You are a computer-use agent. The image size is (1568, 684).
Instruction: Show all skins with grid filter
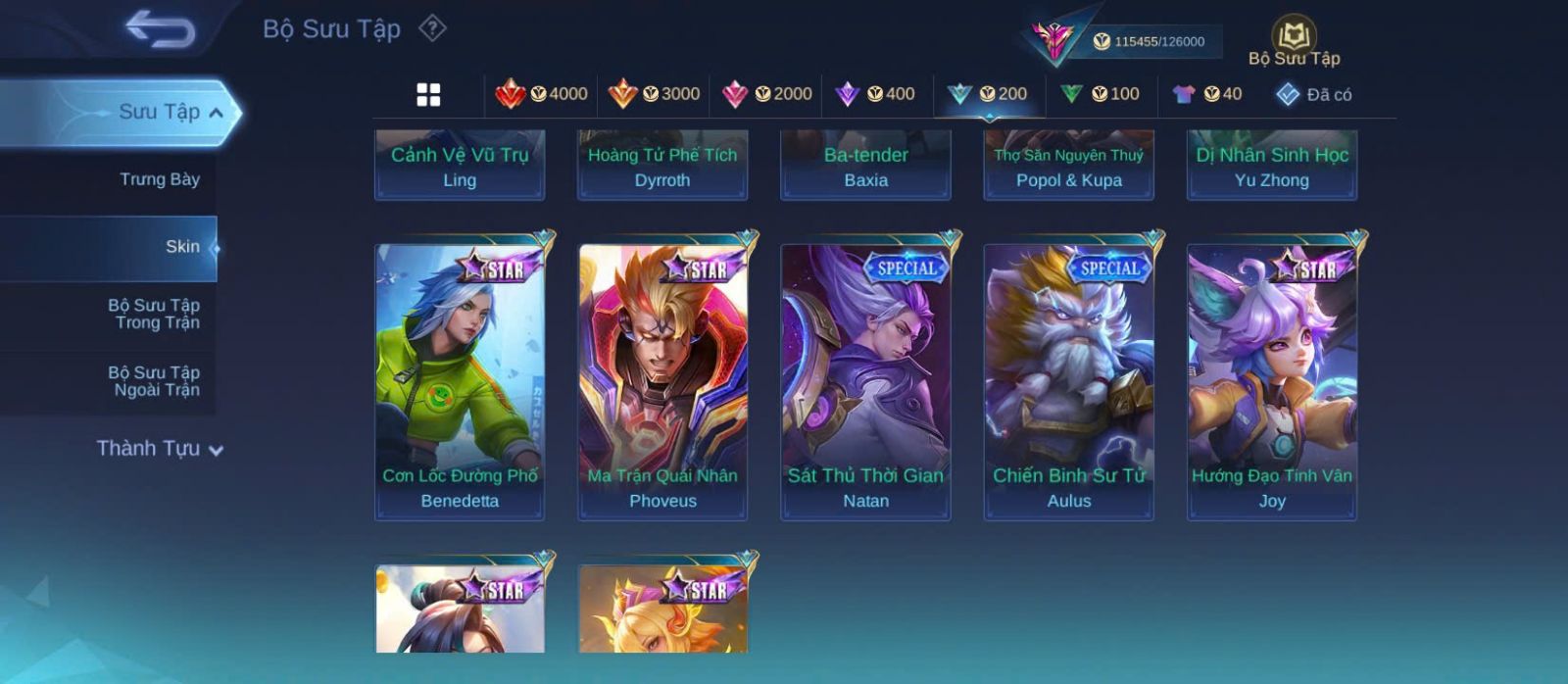(x=428, y=95)
